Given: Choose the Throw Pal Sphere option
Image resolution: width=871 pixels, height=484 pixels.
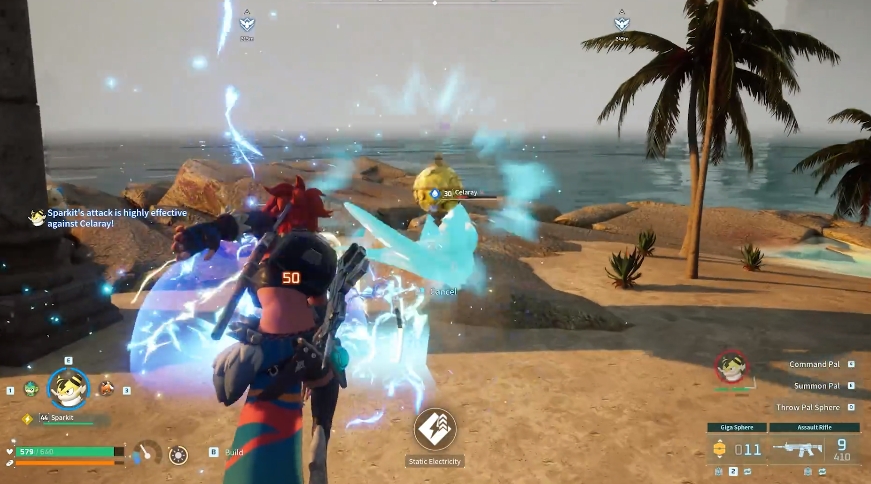Looking at the screenshot, I should (x=810, y=407).
